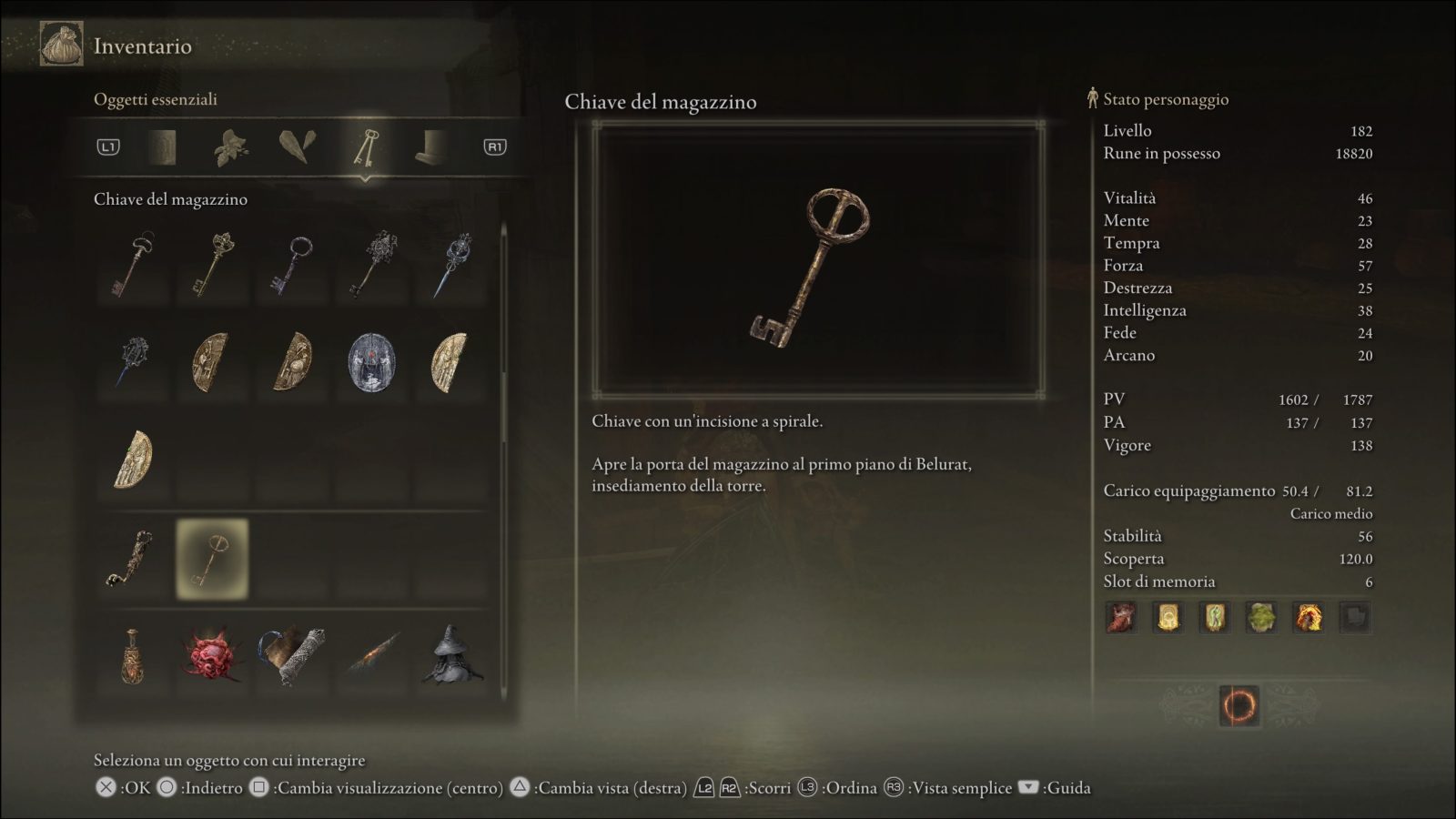Click the green mossy spell slot
Screen dimensions: 1456x819
pos(1261,618)
